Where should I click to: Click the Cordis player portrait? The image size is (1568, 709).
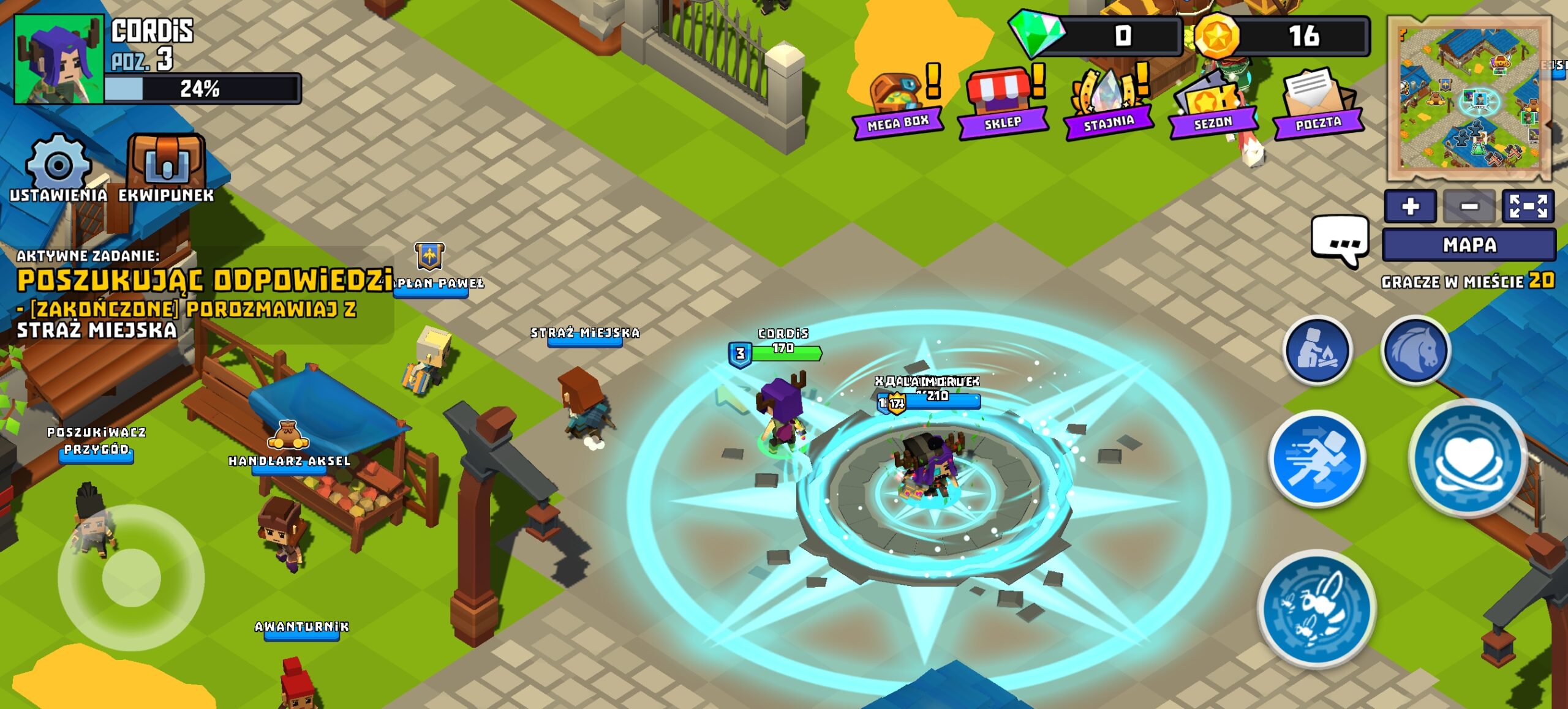coord(59,59)
